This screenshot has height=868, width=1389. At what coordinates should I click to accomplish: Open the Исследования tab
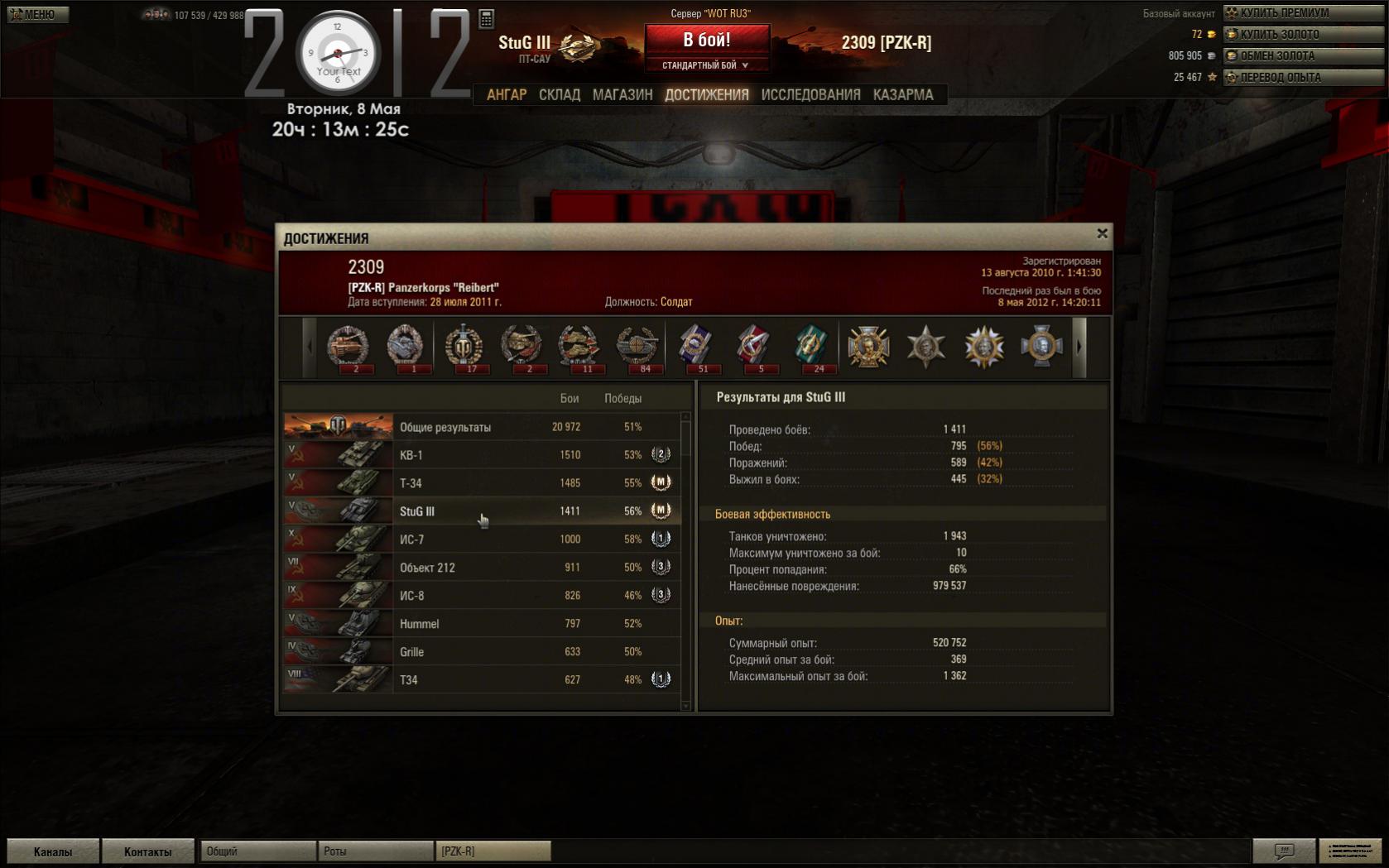point(810,95)
